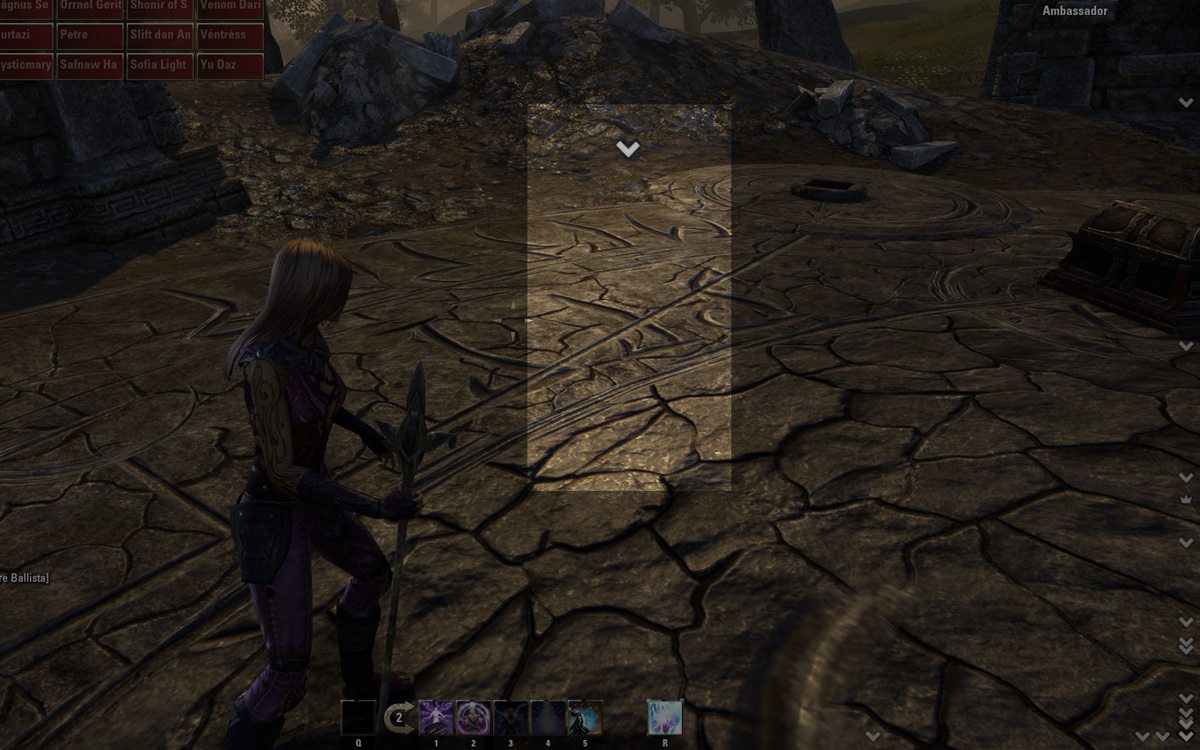This screenshot has height=750, width=1200.
Task: Target Yu Daz in the raid list
Action: coord(231,65)
